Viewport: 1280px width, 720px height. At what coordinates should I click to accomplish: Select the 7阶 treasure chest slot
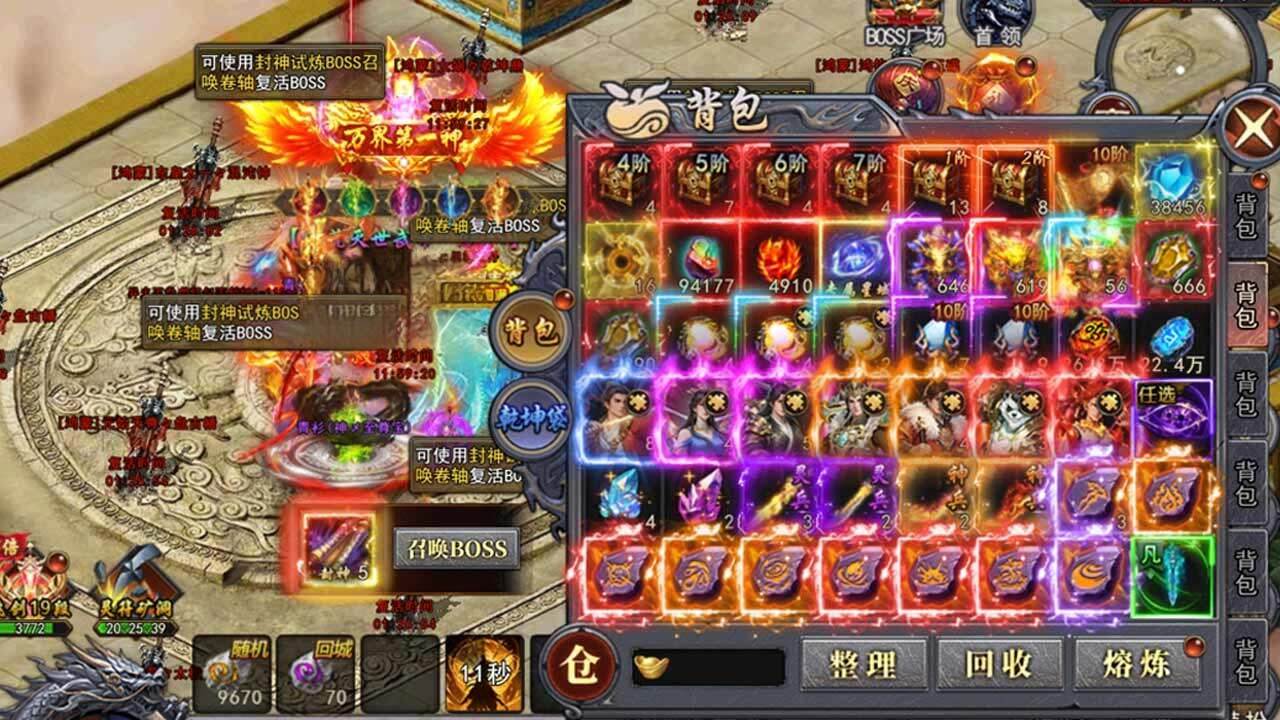tap(856, 182)
